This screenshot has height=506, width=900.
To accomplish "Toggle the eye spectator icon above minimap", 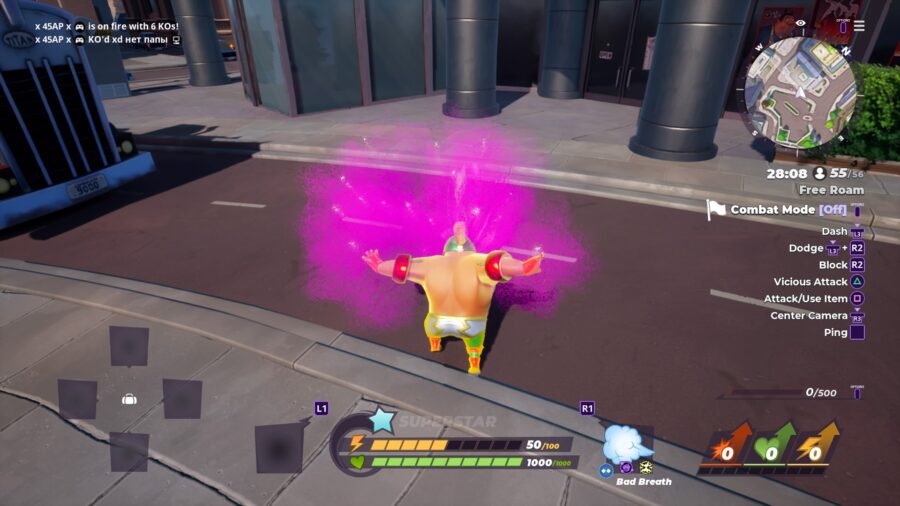I will coord(799,22).
